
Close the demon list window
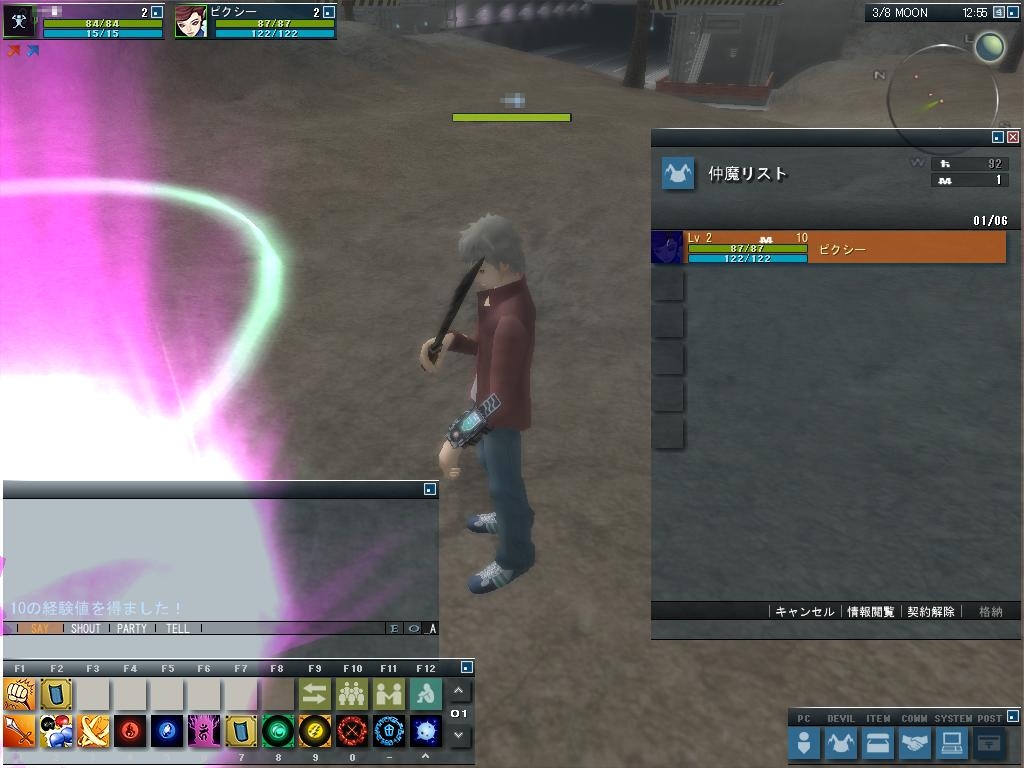[1013, 137]
